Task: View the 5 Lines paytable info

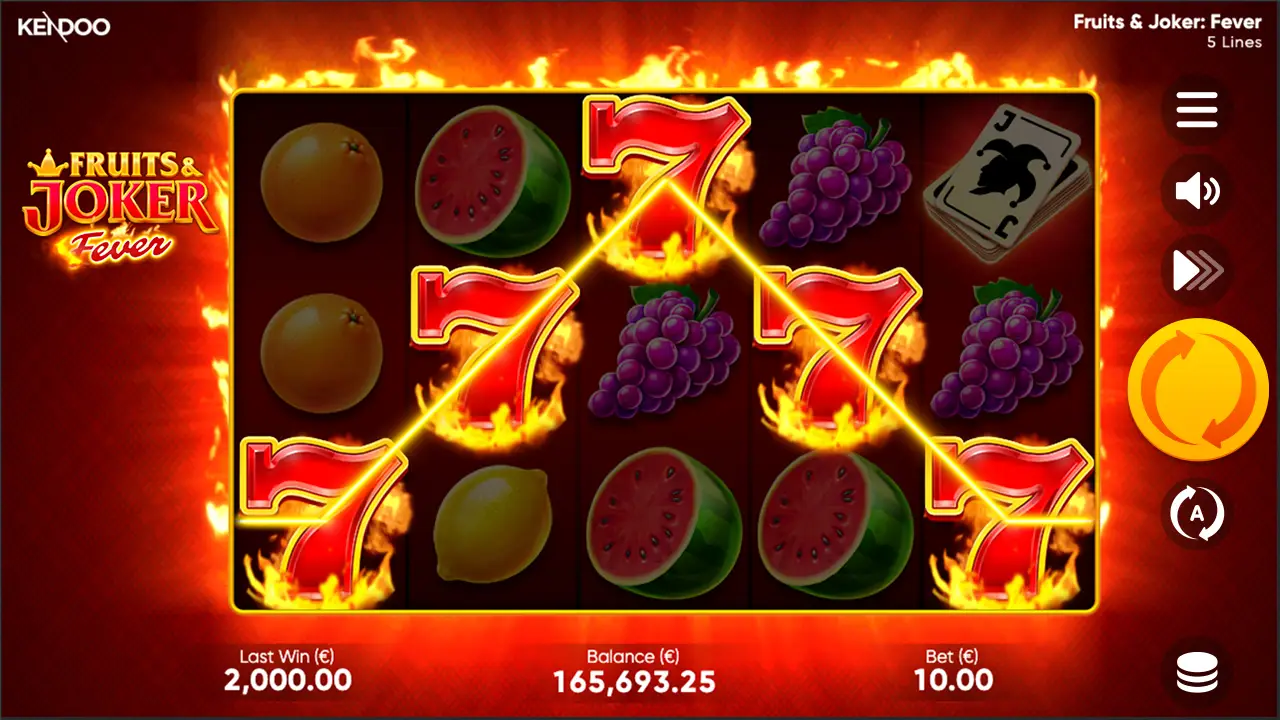Action: [1232, 42]
